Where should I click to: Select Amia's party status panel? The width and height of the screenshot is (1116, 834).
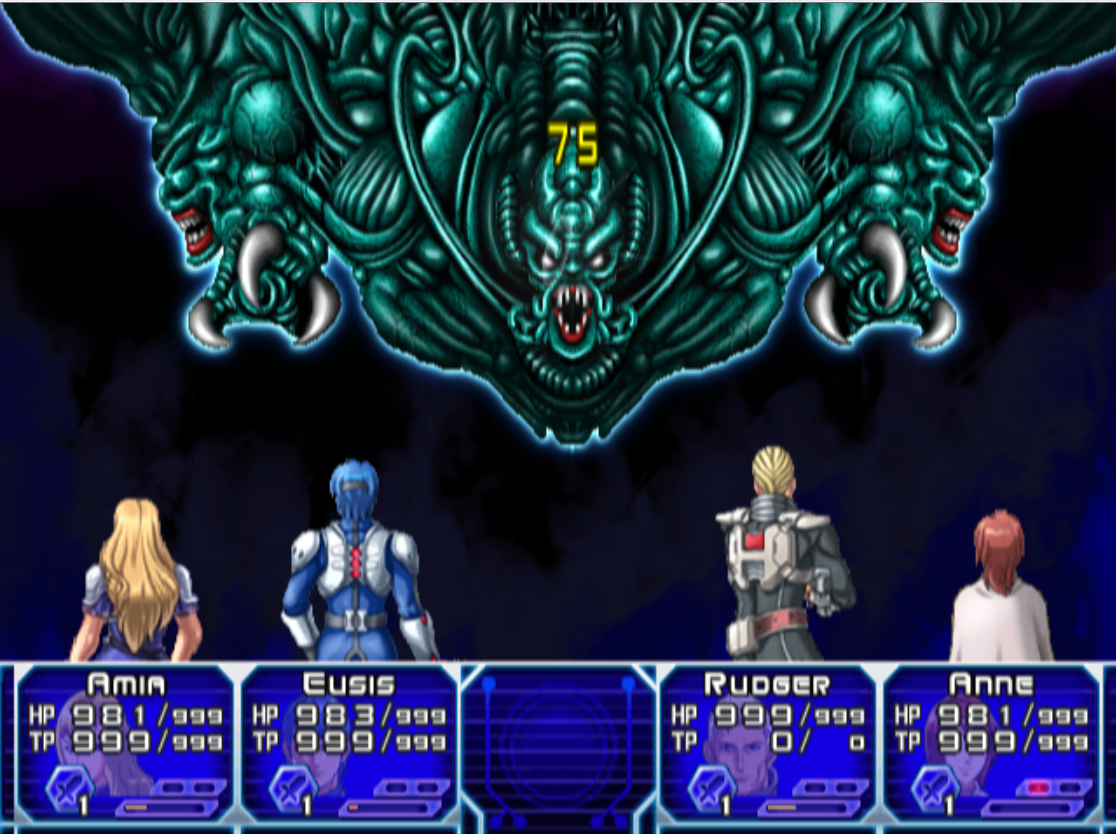(126, 742)
